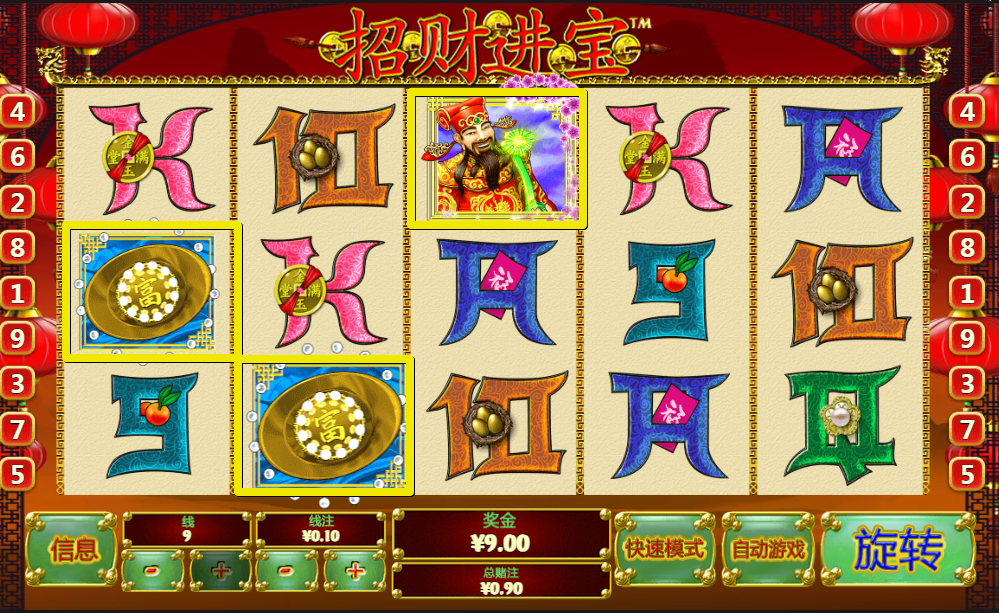Viewport: 999px width, 613px height.
Task: Spin the reels with the 旋转 button
Action: pyautogui.click(x=897, y=549)
